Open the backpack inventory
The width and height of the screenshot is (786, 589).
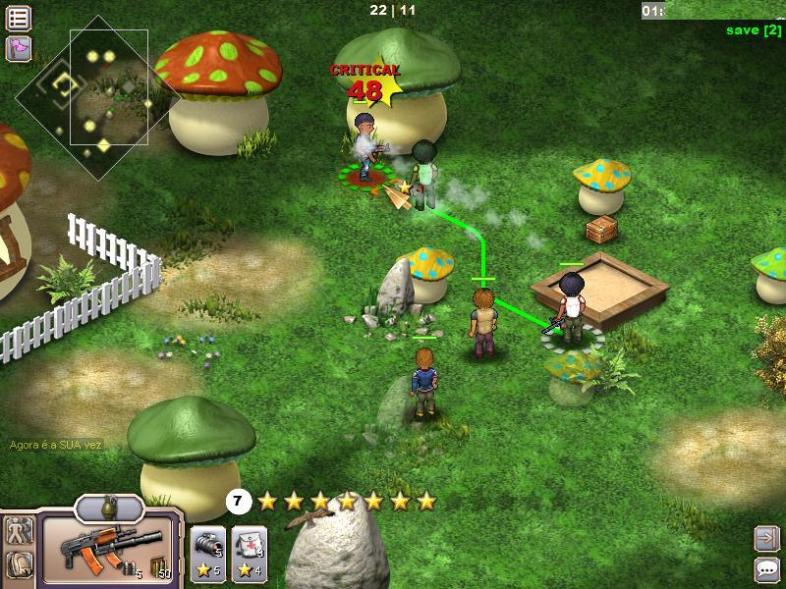point(19,565)
